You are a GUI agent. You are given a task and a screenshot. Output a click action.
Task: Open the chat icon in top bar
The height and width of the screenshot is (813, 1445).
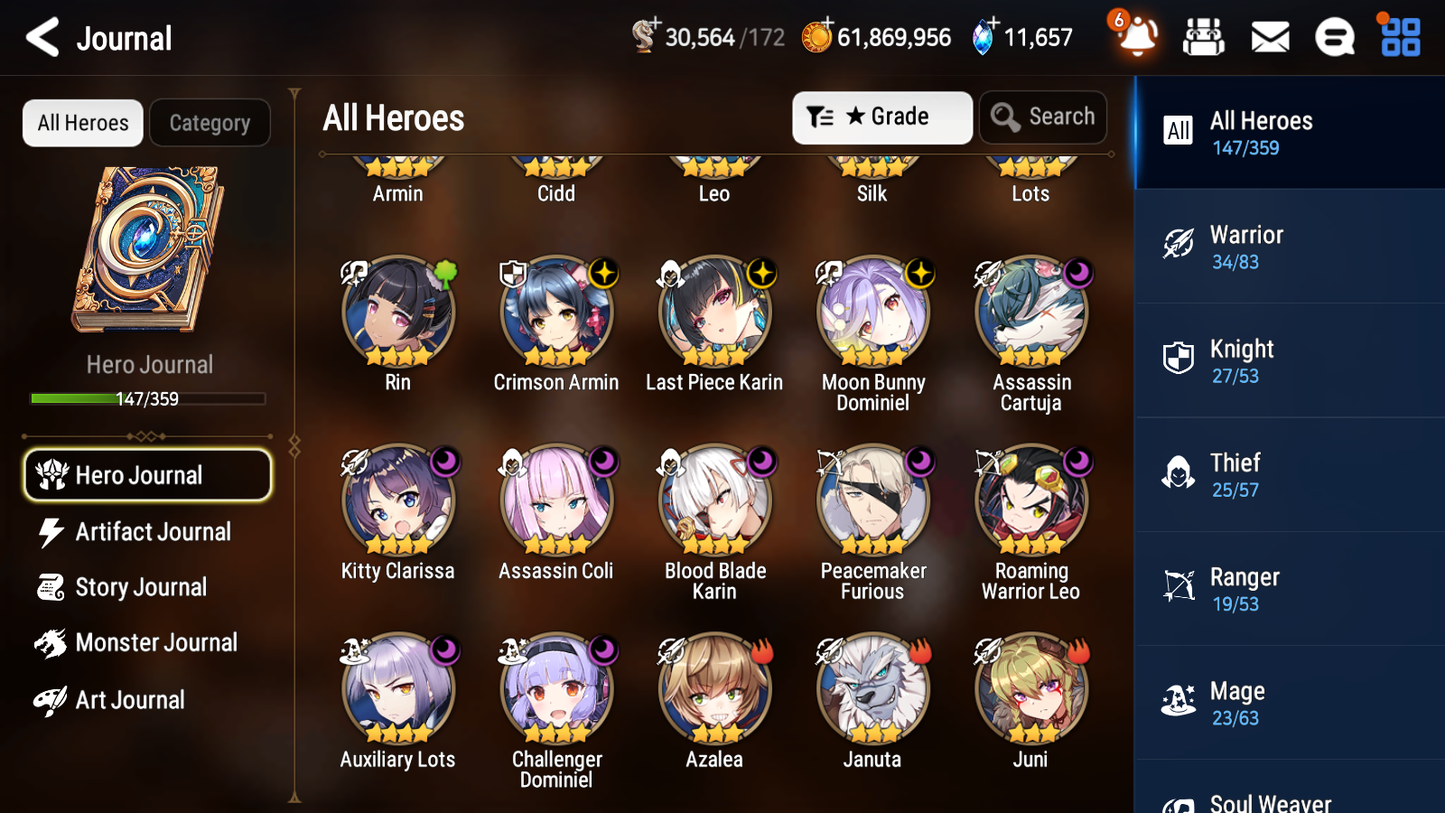pyautogui.click(x=1334, y=36)
